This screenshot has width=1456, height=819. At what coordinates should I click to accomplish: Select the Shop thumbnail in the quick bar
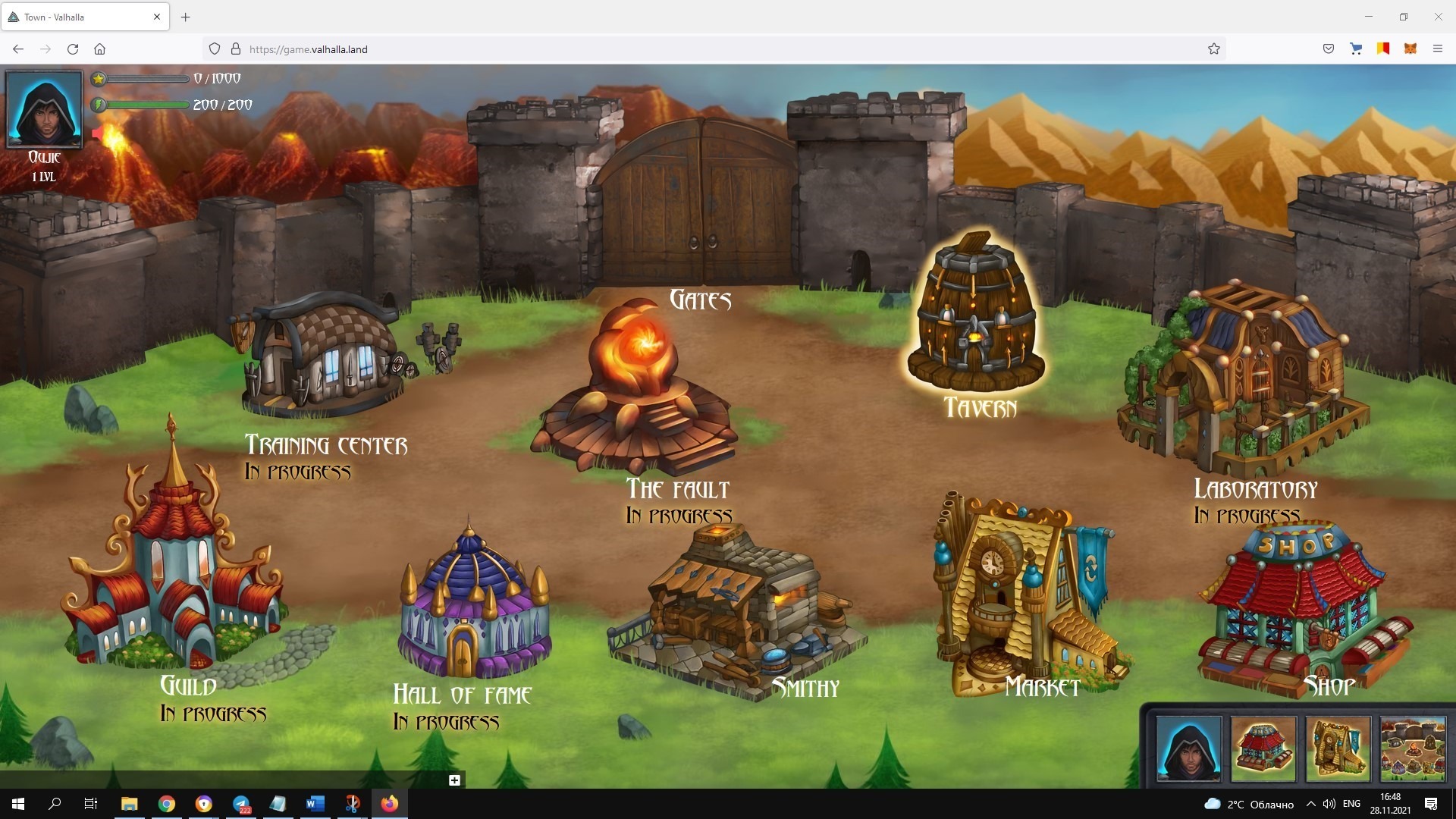pyautogui.click(x=1263, y=748)
